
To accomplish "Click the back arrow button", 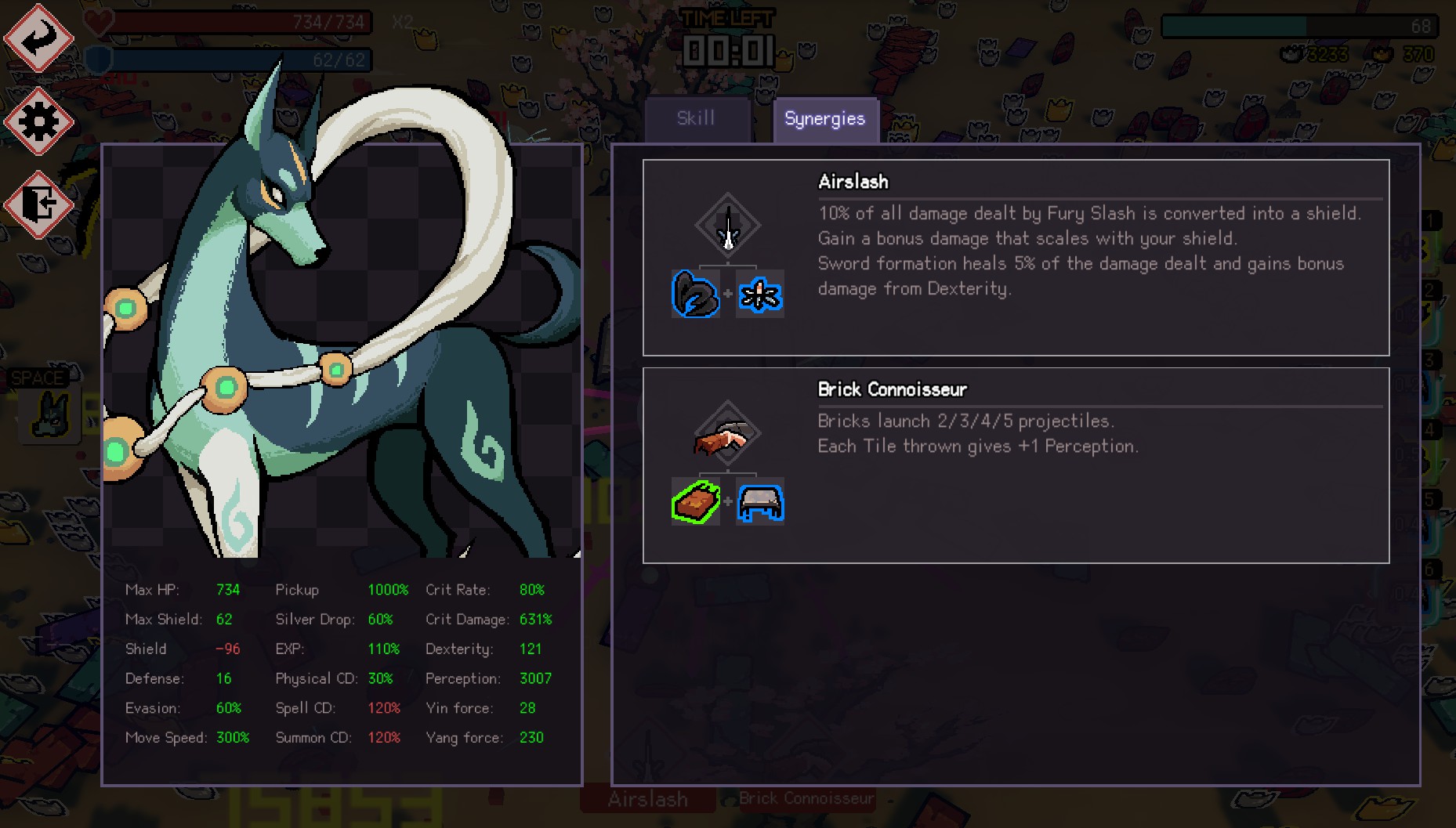I will coord(38,38).
